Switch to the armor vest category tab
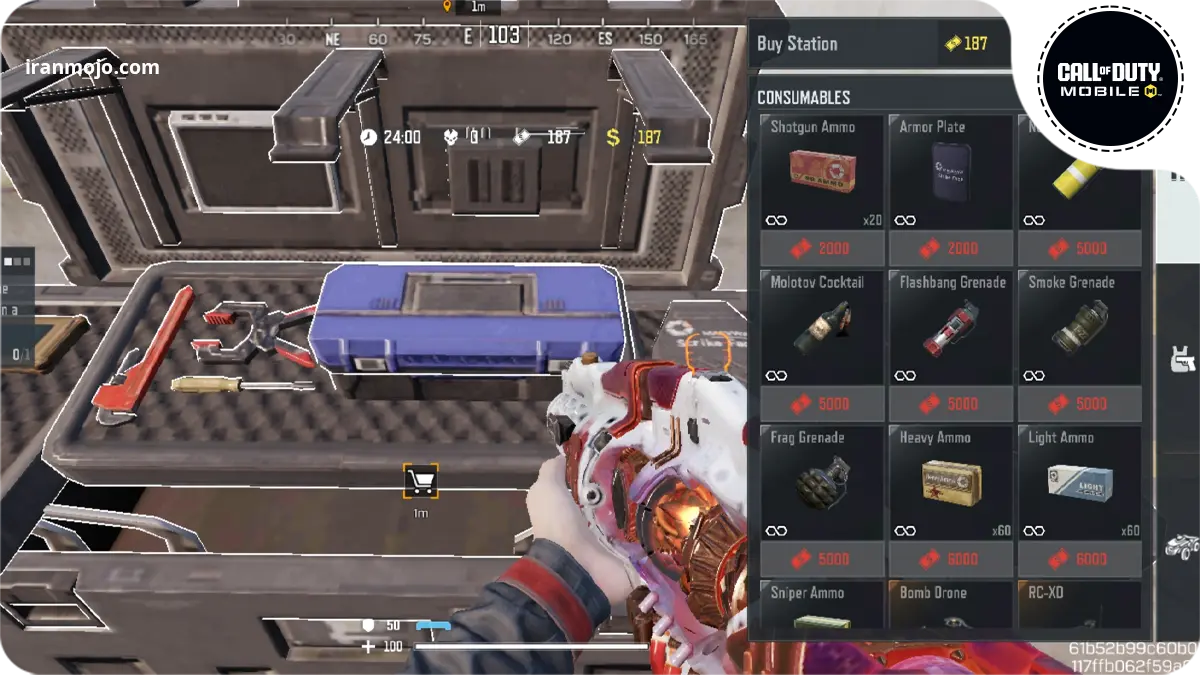 1180,357
